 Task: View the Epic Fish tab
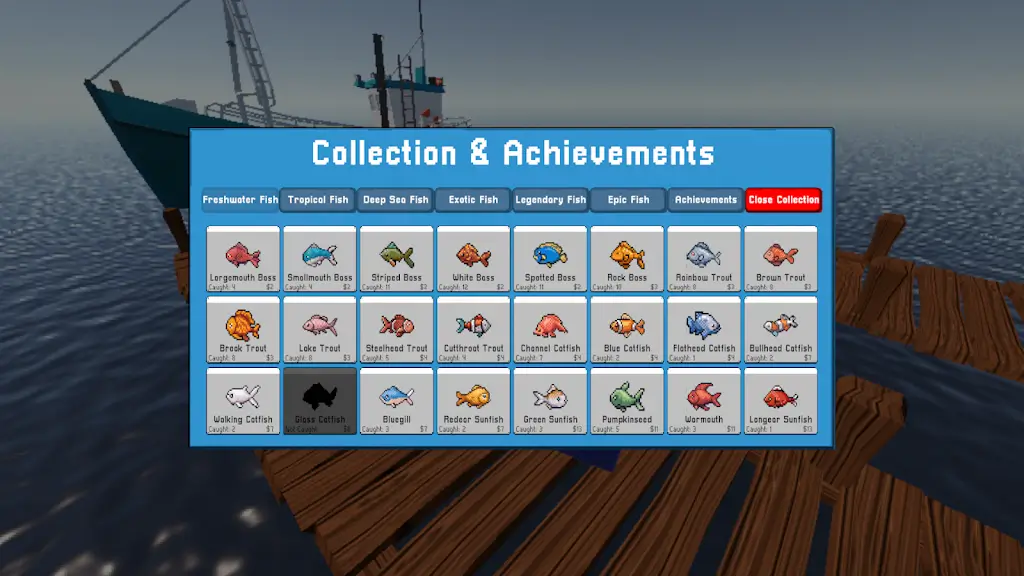(x=628, y=200)
